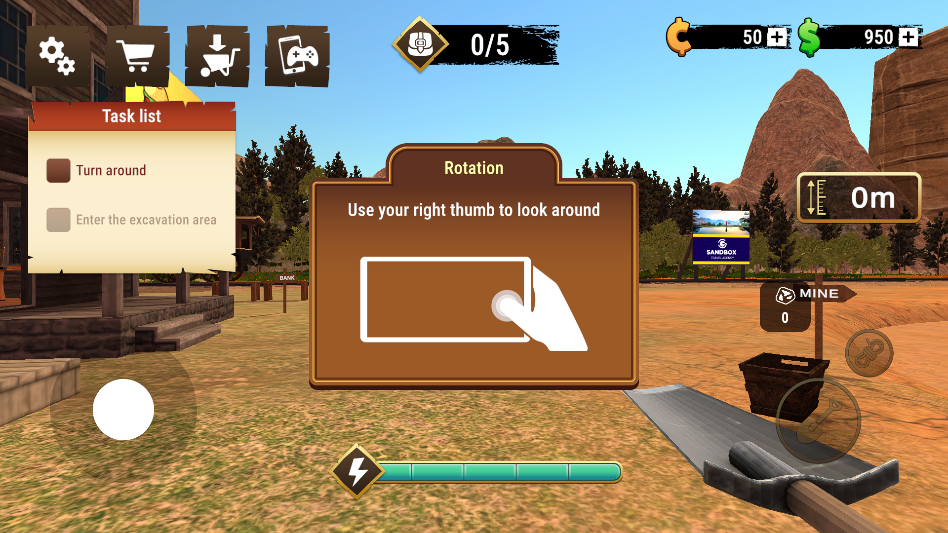Select the Enter the excavation area task
Image resolution: width=948 pixels, height=533 pixels.
[x=132, y=220]
